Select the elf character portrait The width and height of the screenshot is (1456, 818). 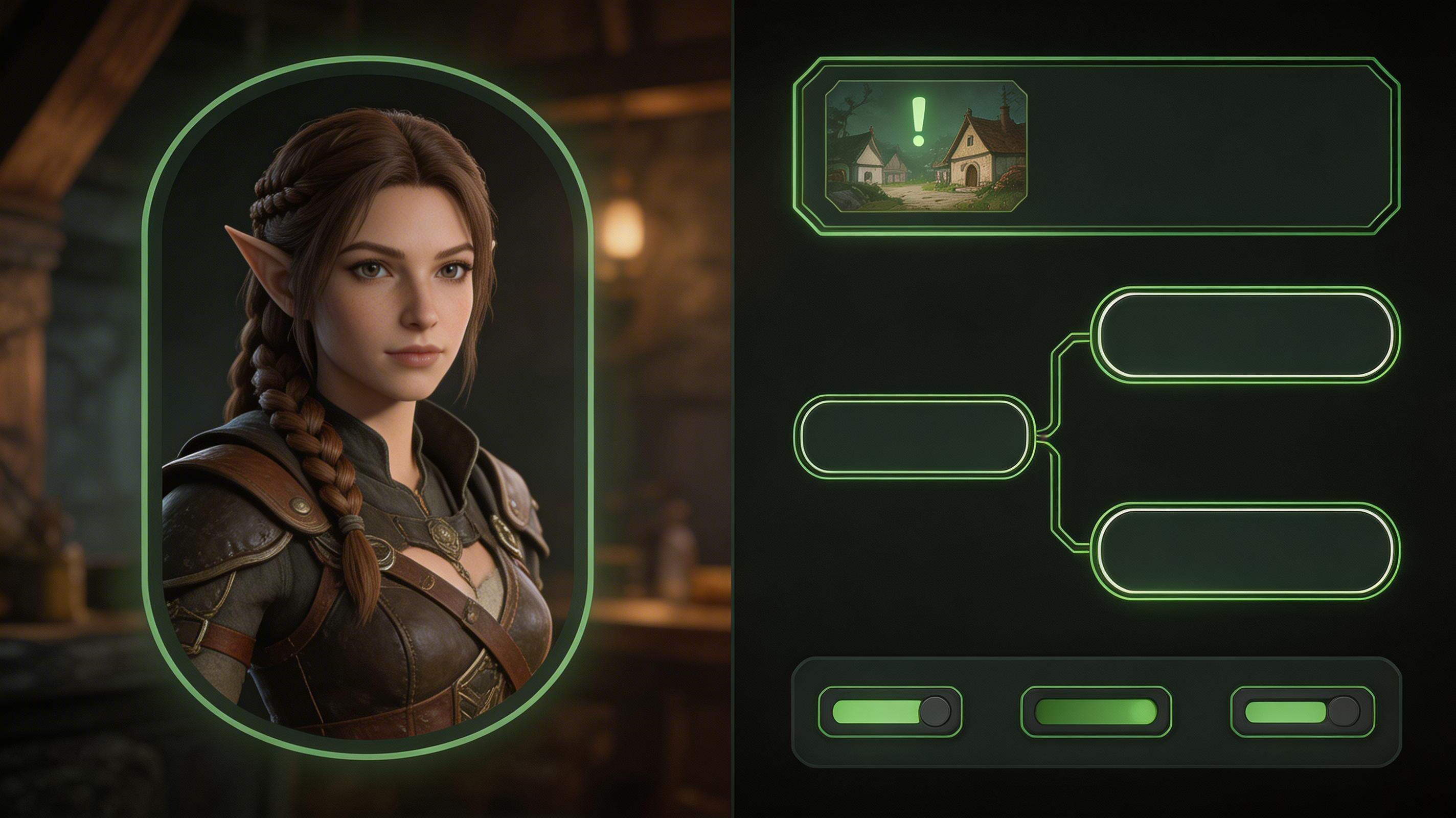369,407
